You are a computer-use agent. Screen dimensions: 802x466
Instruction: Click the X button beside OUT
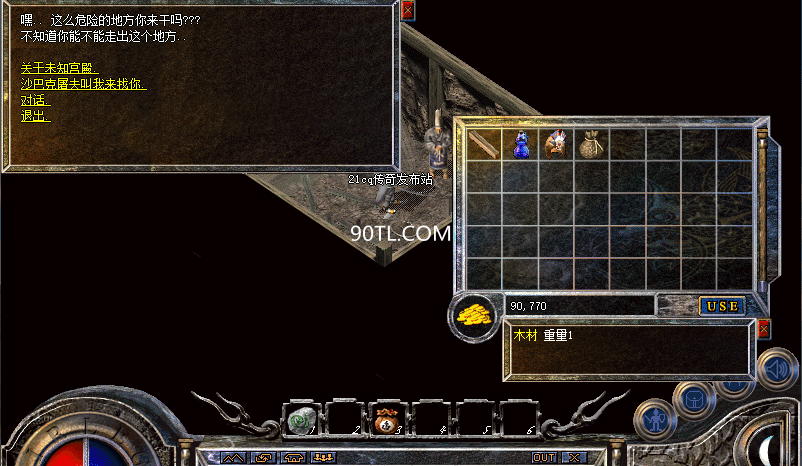(573, 457)
